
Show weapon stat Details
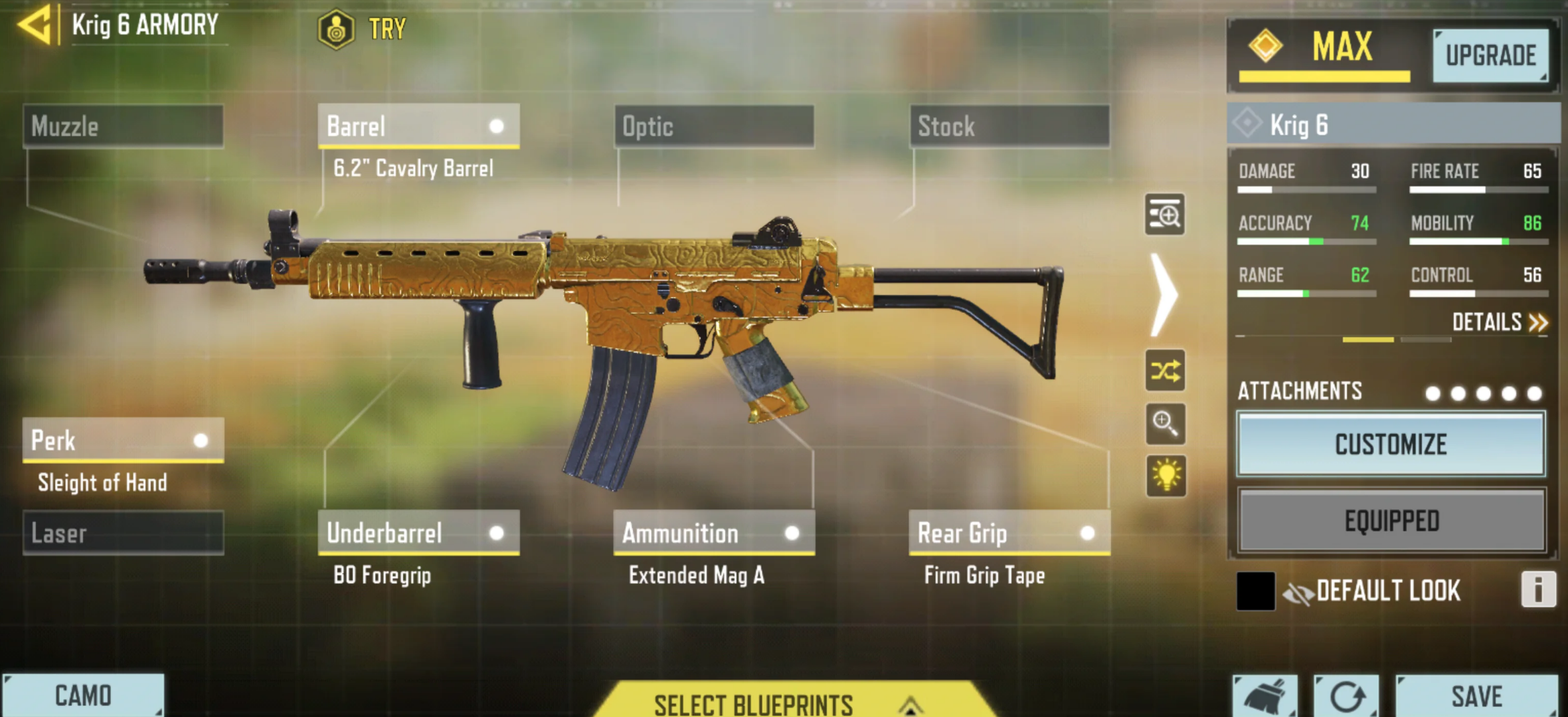1499,323
